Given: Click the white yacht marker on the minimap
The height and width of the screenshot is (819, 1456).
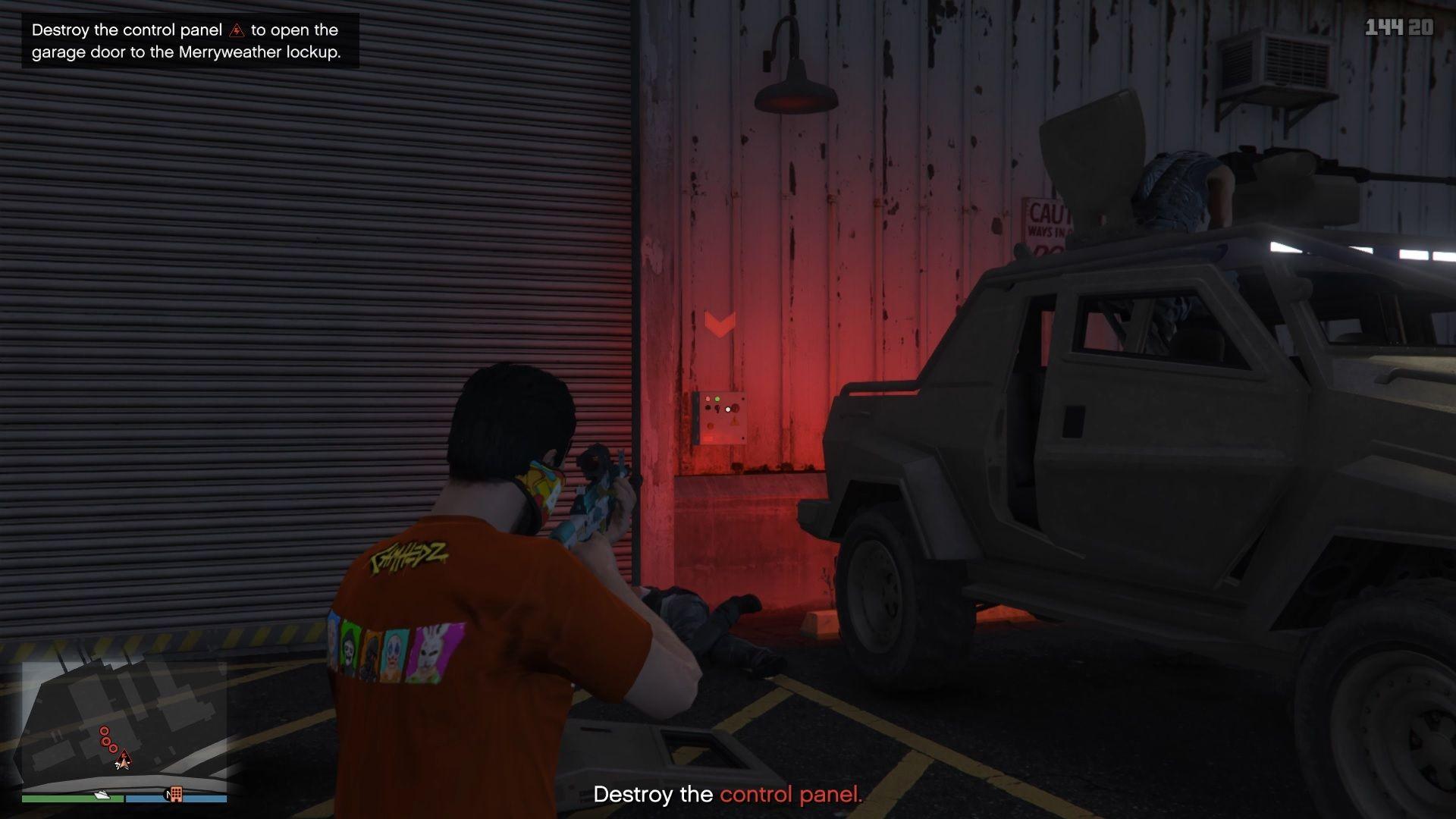Looking at the screenshot, I should (102, 795).
